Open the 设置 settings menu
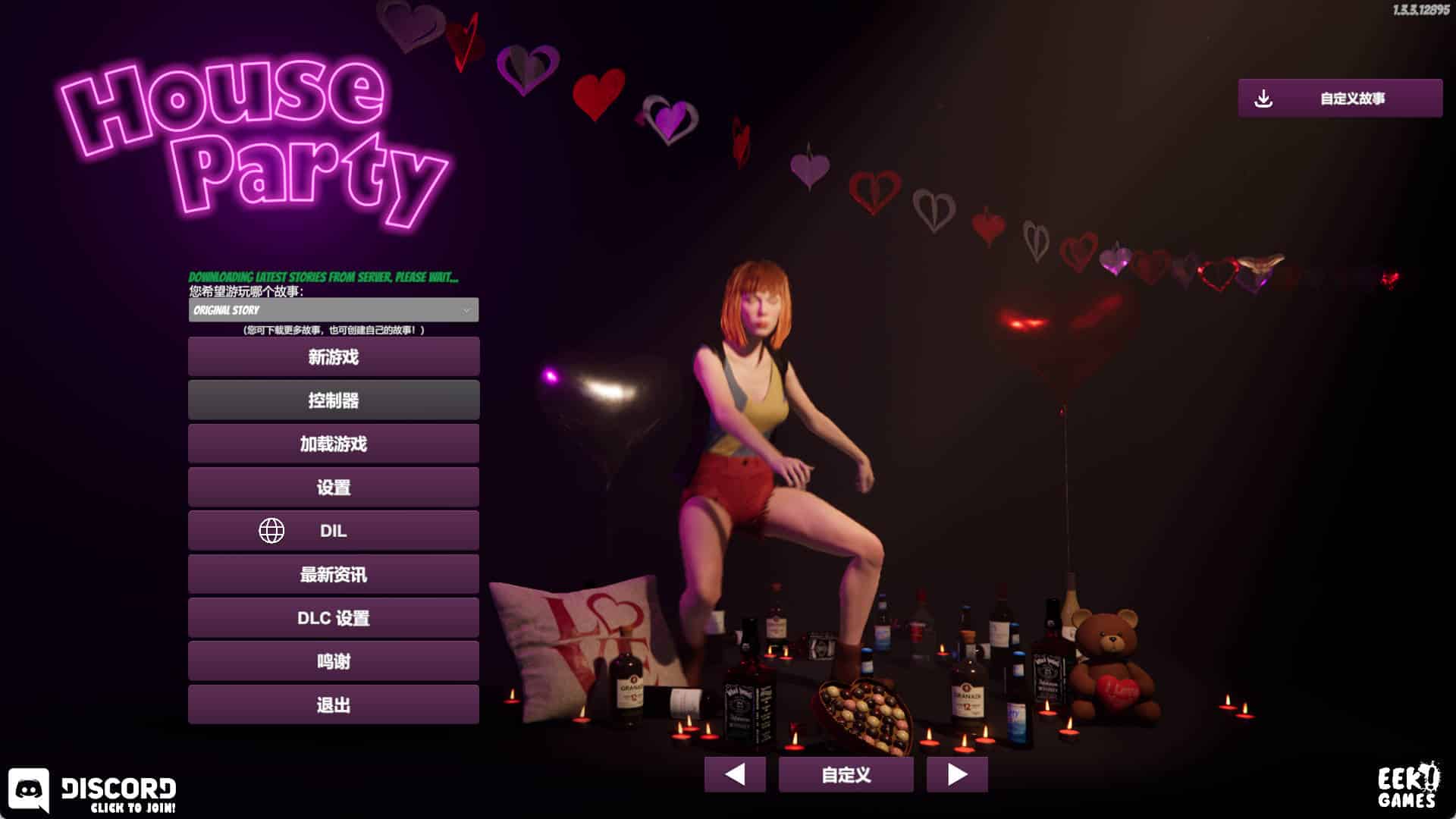Image resolution: width=1456 pixels, height=819 pixels. (x=334, y=487)
